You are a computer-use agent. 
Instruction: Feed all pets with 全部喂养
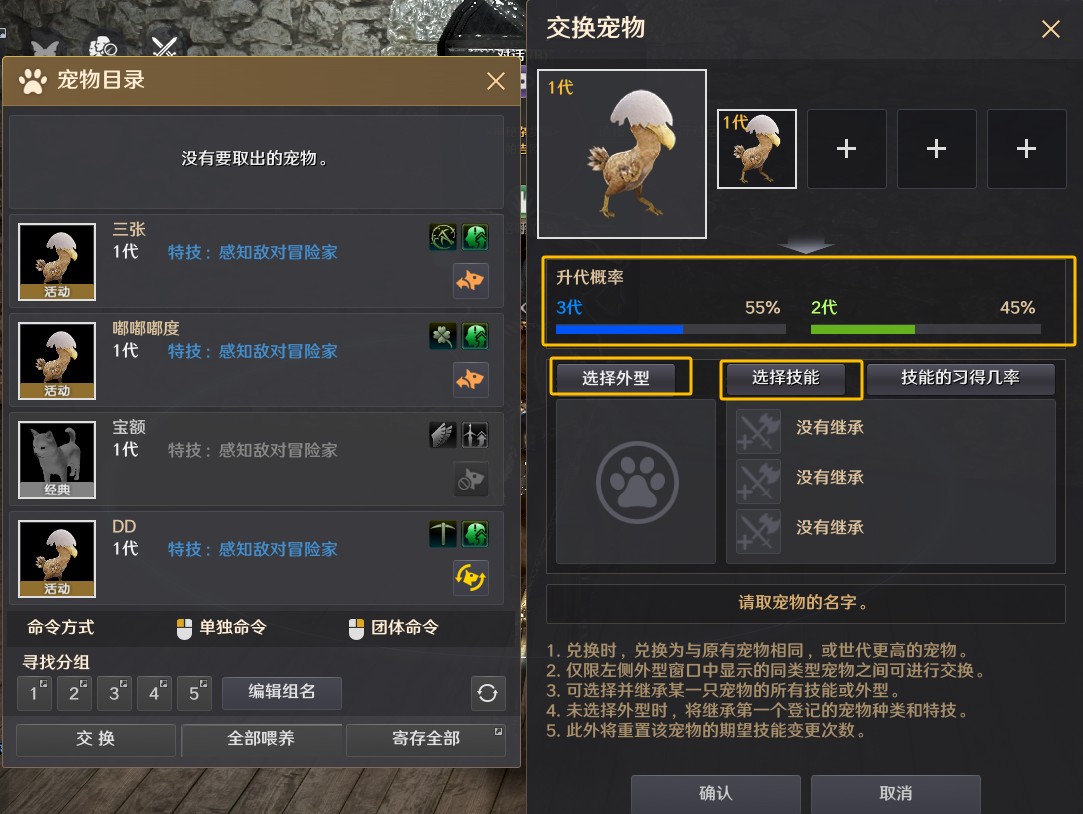(x=261, y=739)
